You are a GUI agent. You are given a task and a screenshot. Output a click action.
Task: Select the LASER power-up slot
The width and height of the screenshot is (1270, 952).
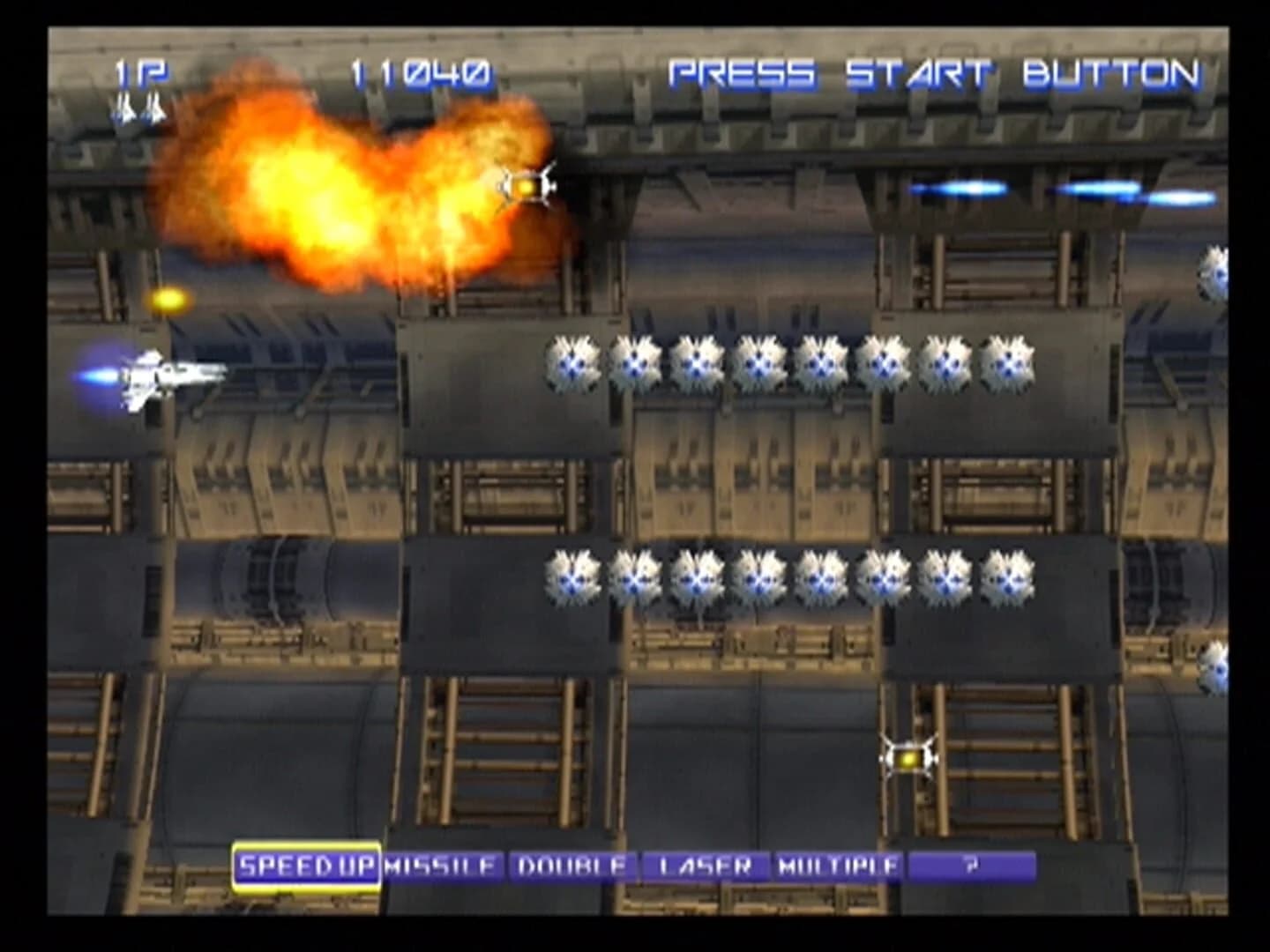pos(706,866)
